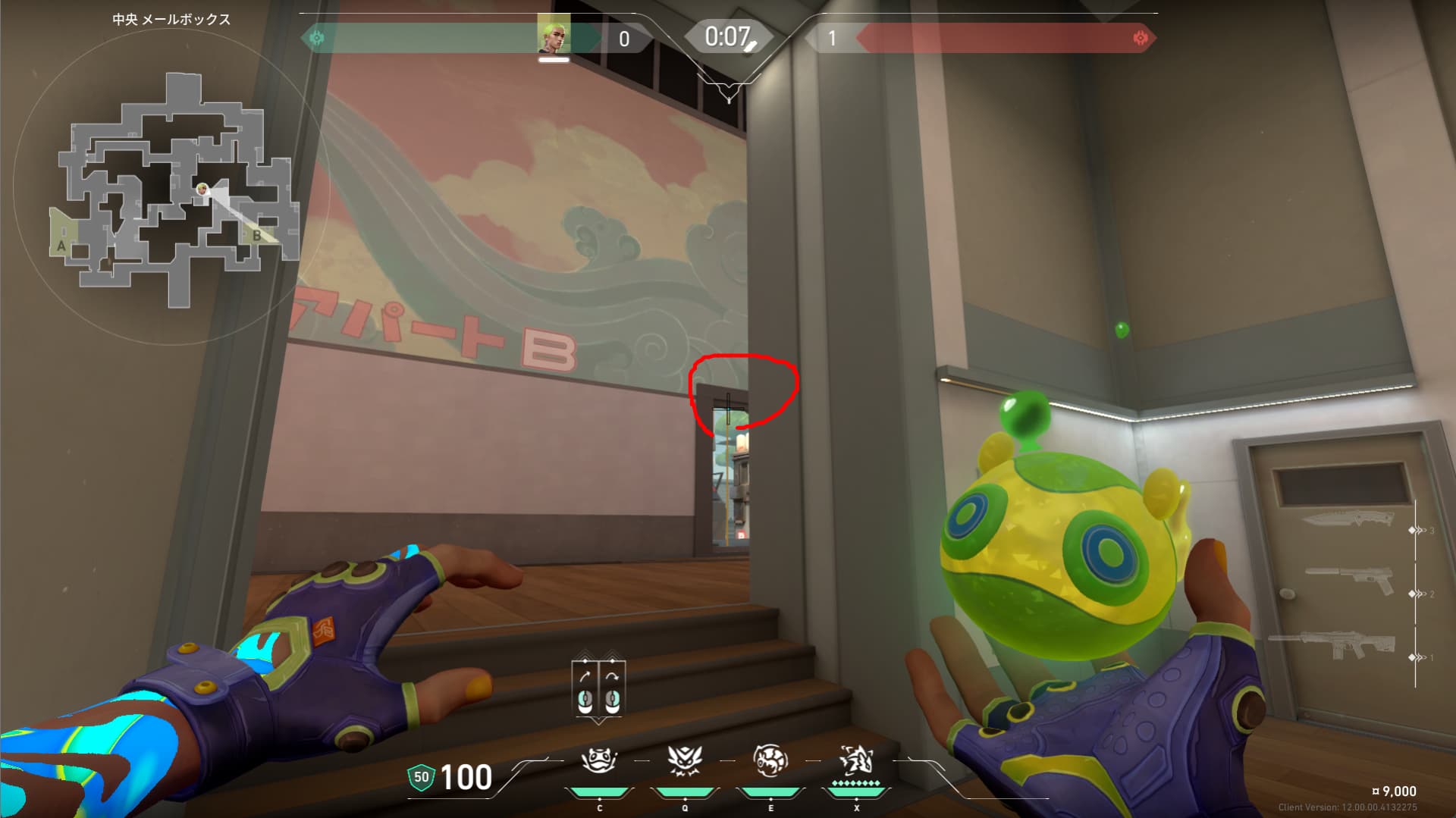
Task: Equip the rifle in the weapon list
Action: click(x=1332, y=644)
